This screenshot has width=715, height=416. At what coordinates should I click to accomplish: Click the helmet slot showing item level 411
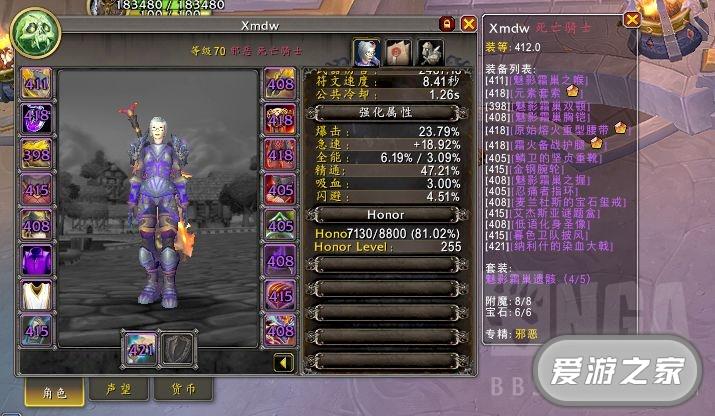38,85
